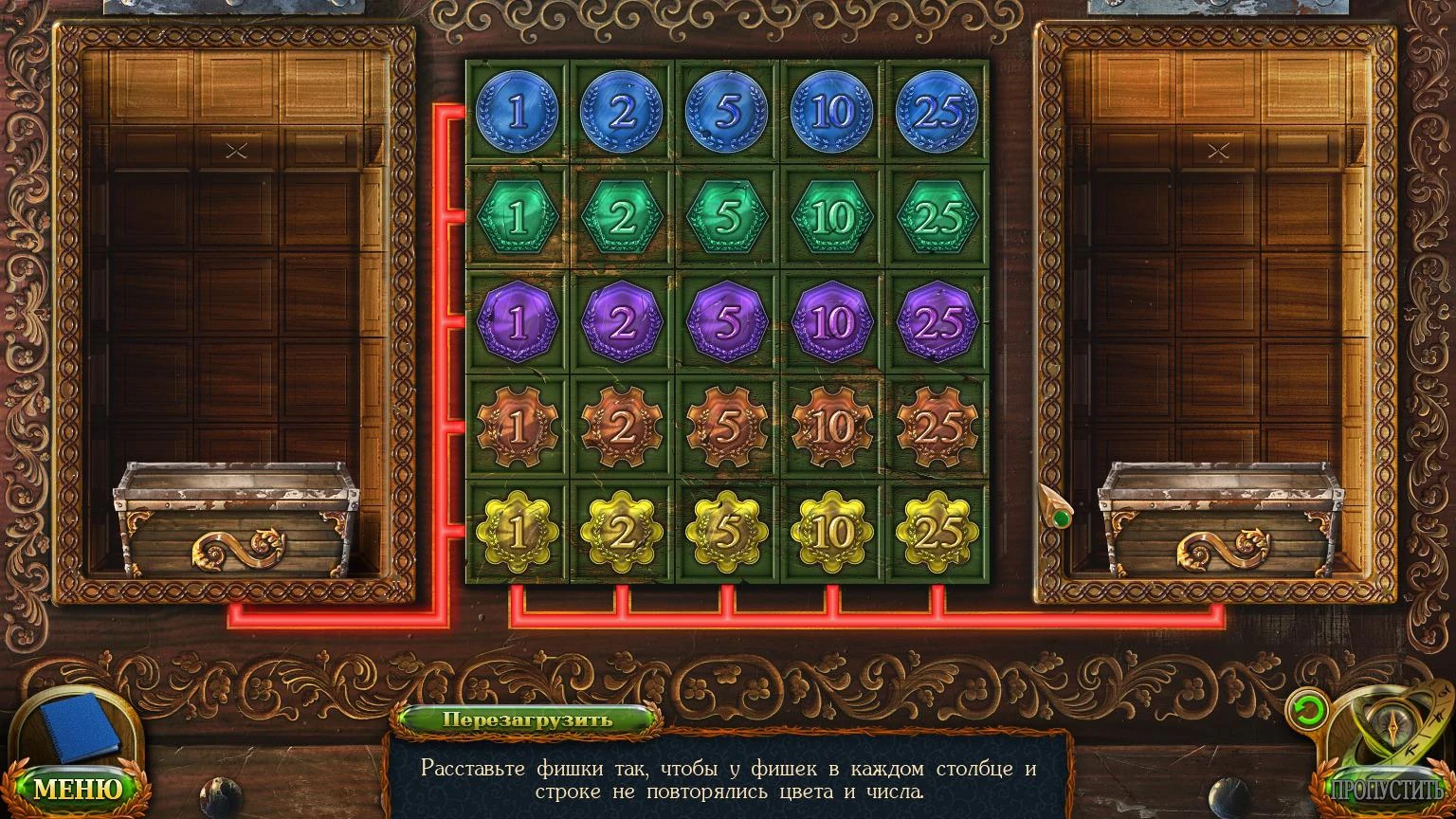
Task: Choose the yellow flower token 5
Action: [x=727, y=532]
